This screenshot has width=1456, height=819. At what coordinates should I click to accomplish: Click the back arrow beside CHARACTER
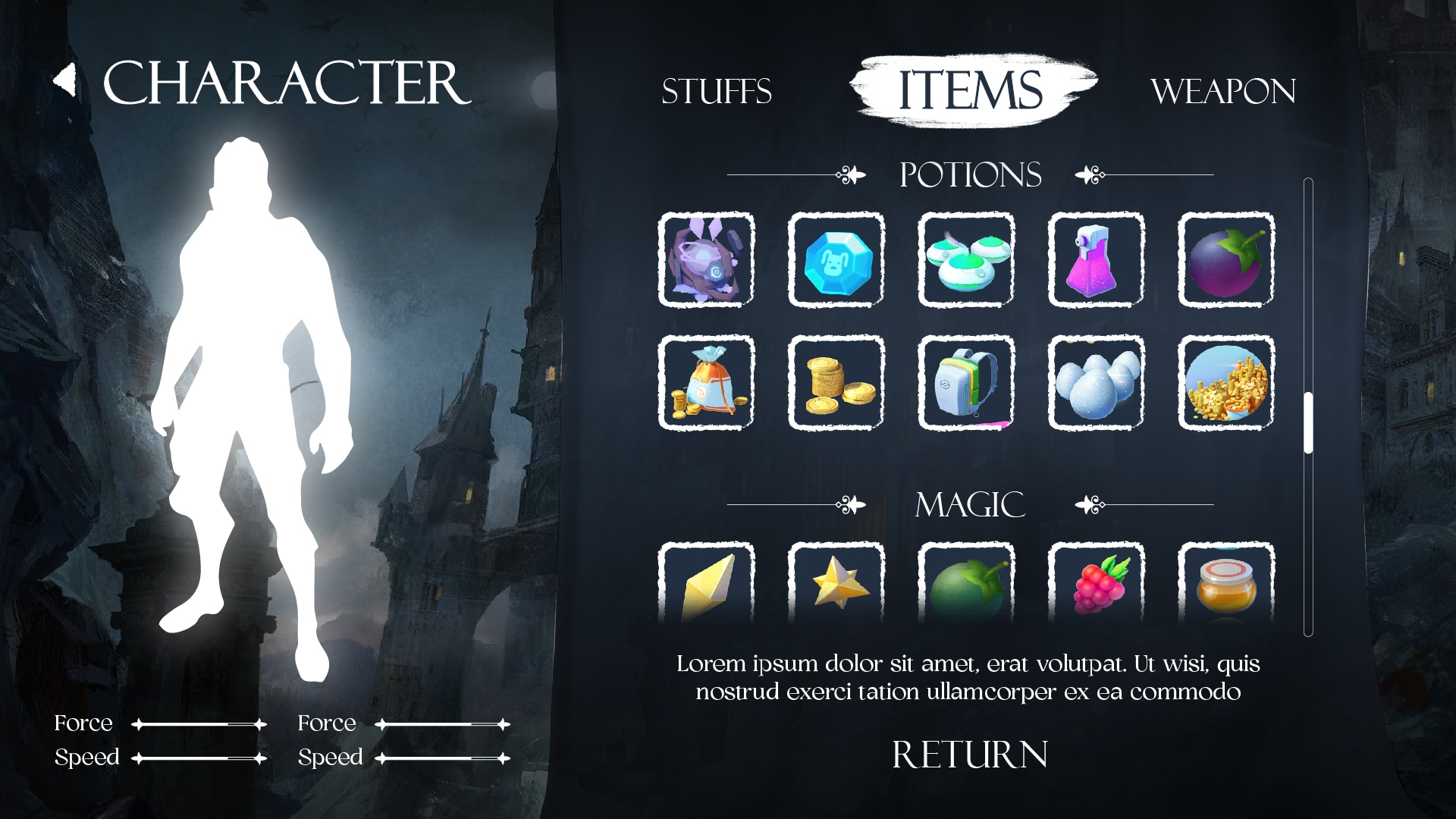point(63,78)
